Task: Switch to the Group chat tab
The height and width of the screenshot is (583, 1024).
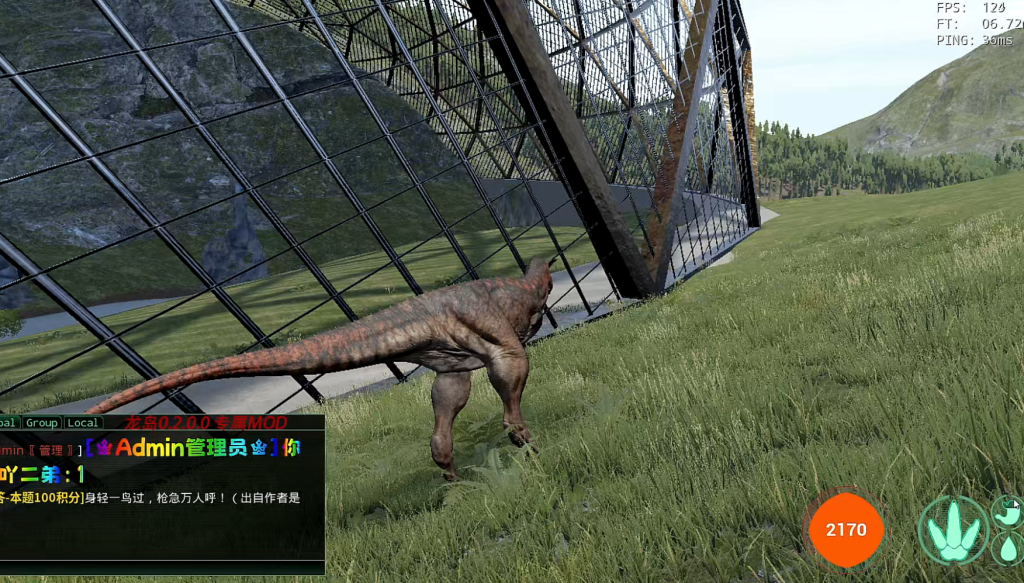Action: [x=42, y=423]
